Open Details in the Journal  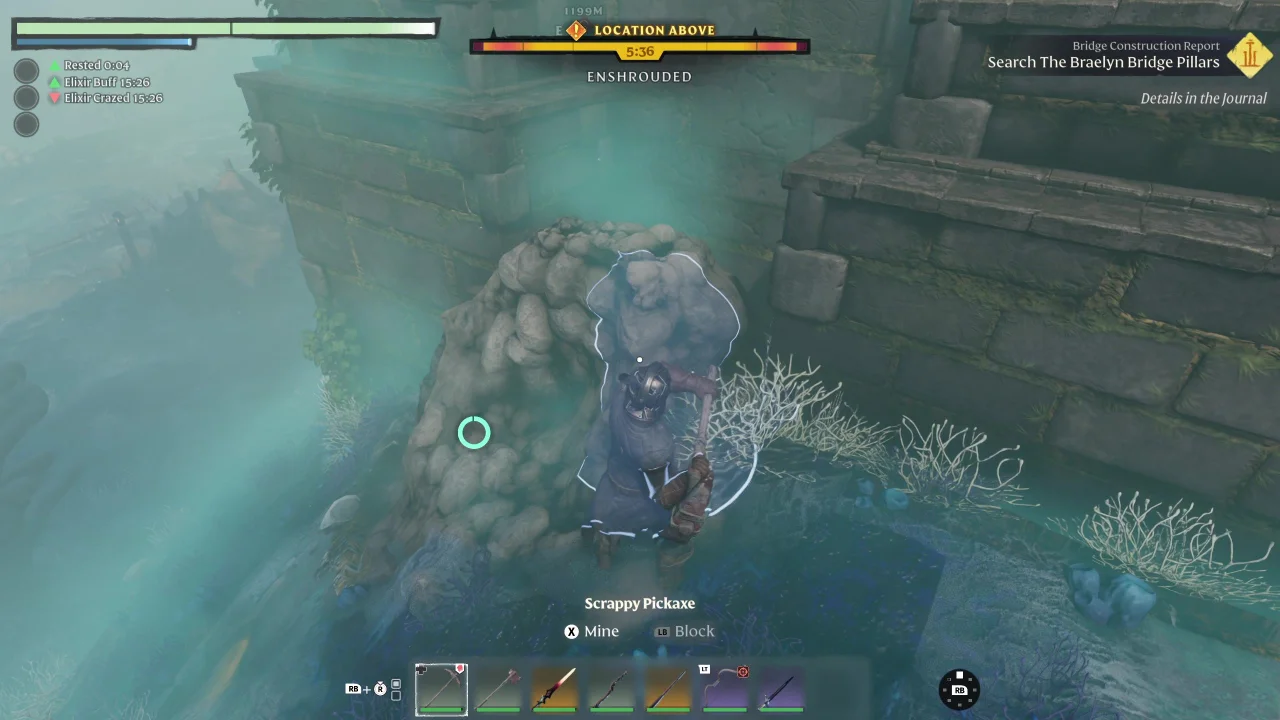tap(1203, 98)
